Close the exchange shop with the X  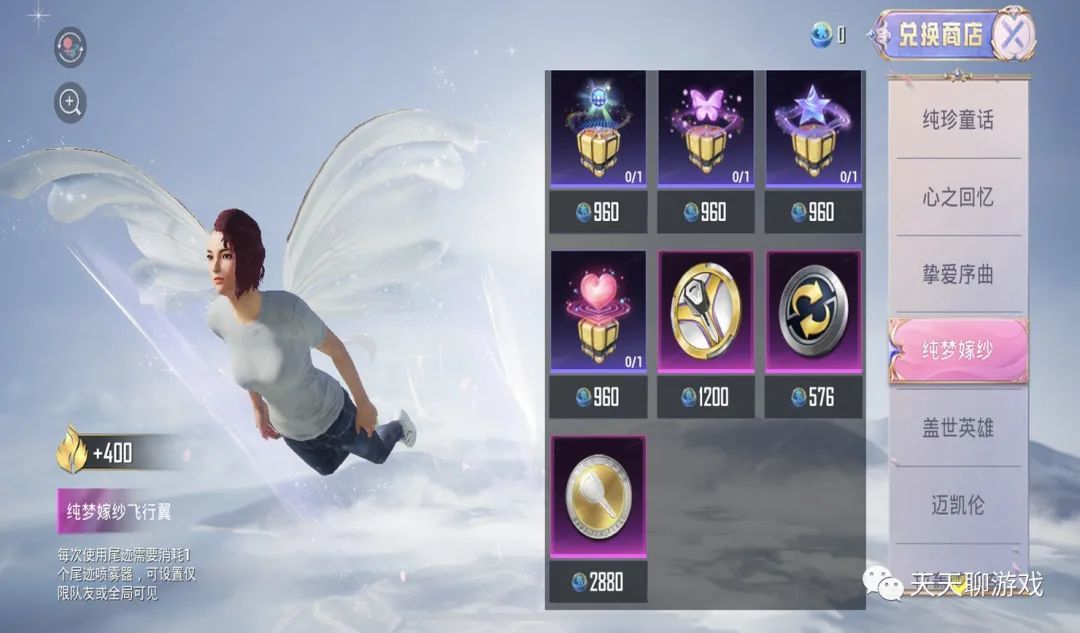tap(1014, 36)
